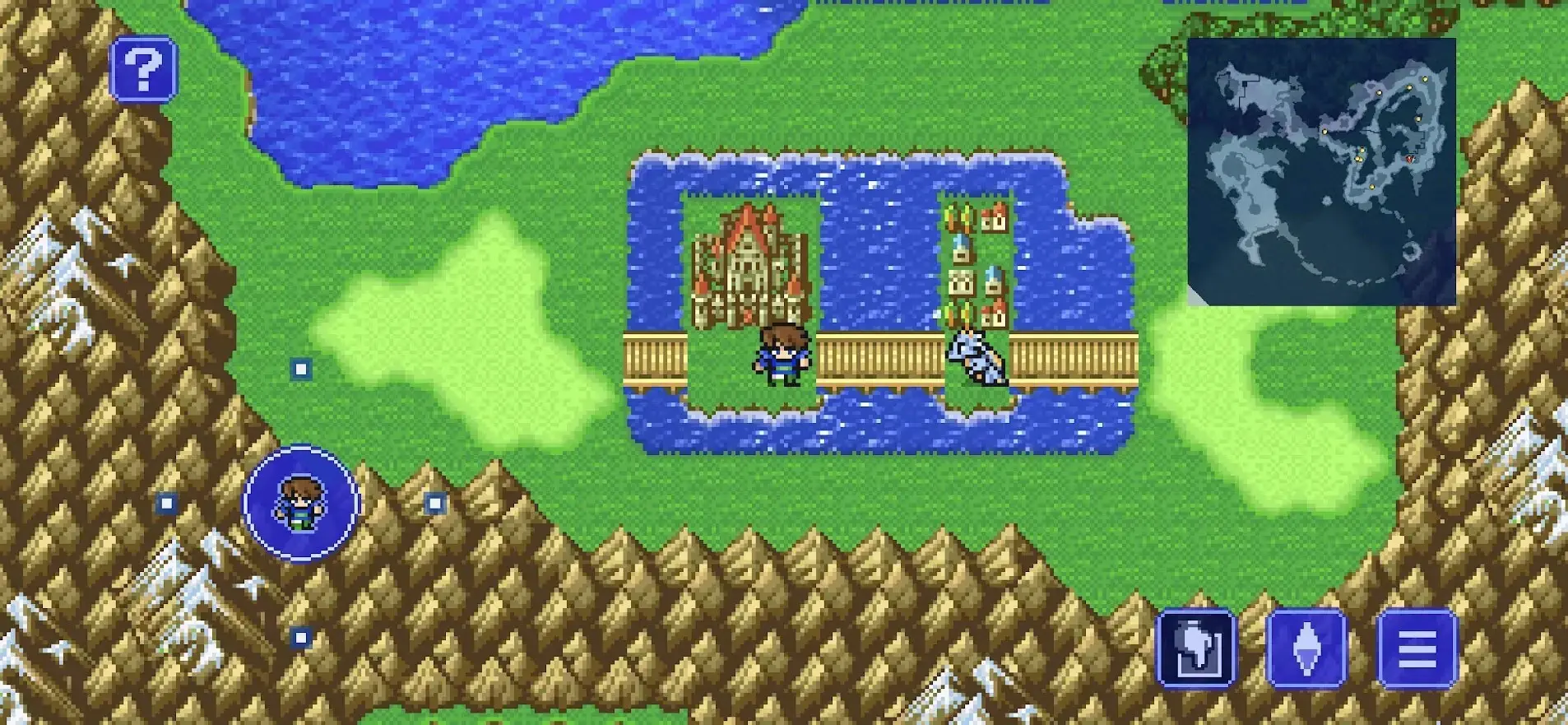Viewport: 1568px width, 725px height.
Task: Tap the virtual pad's down direction marker
Action: click(x=301, y=637)
